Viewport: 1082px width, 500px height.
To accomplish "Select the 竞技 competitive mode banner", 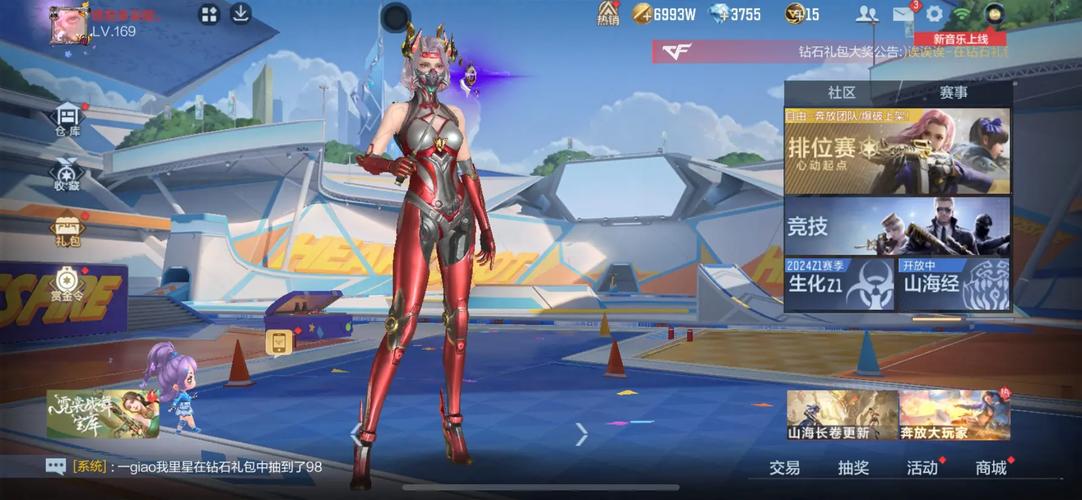I will 897,226.
